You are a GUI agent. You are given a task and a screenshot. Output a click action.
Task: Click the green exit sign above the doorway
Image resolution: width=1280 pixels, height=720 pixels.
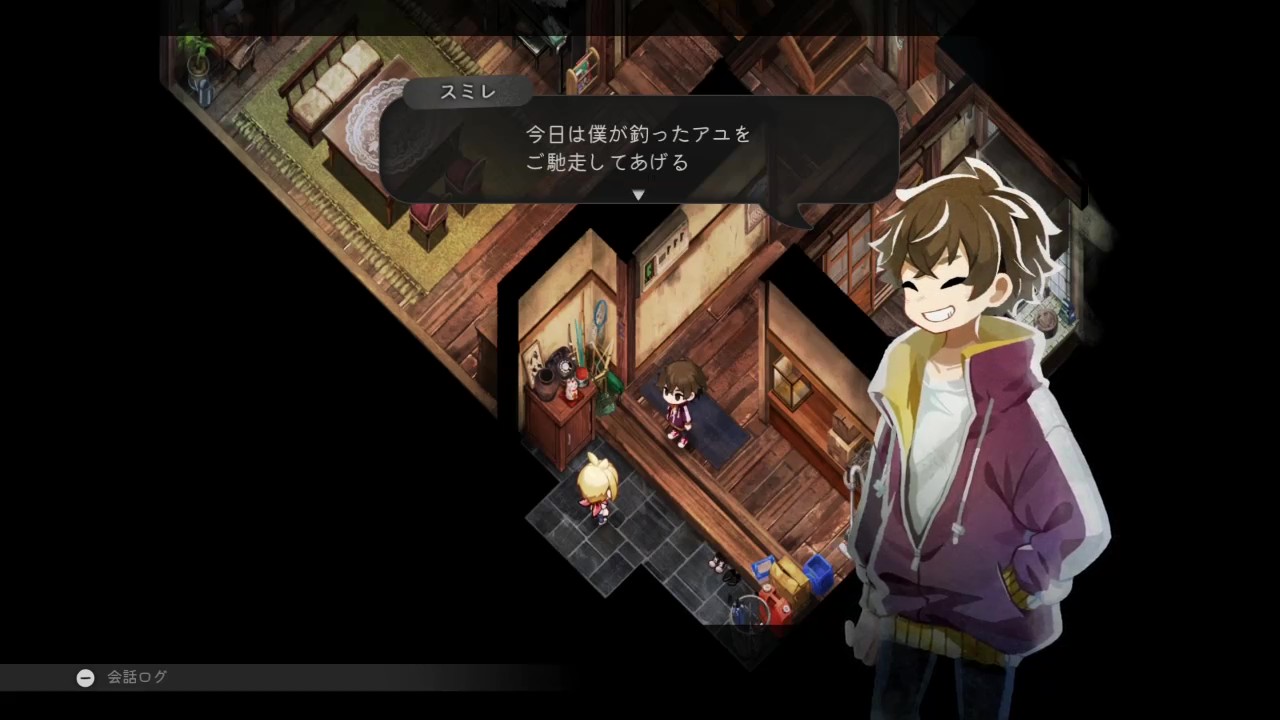648,269
